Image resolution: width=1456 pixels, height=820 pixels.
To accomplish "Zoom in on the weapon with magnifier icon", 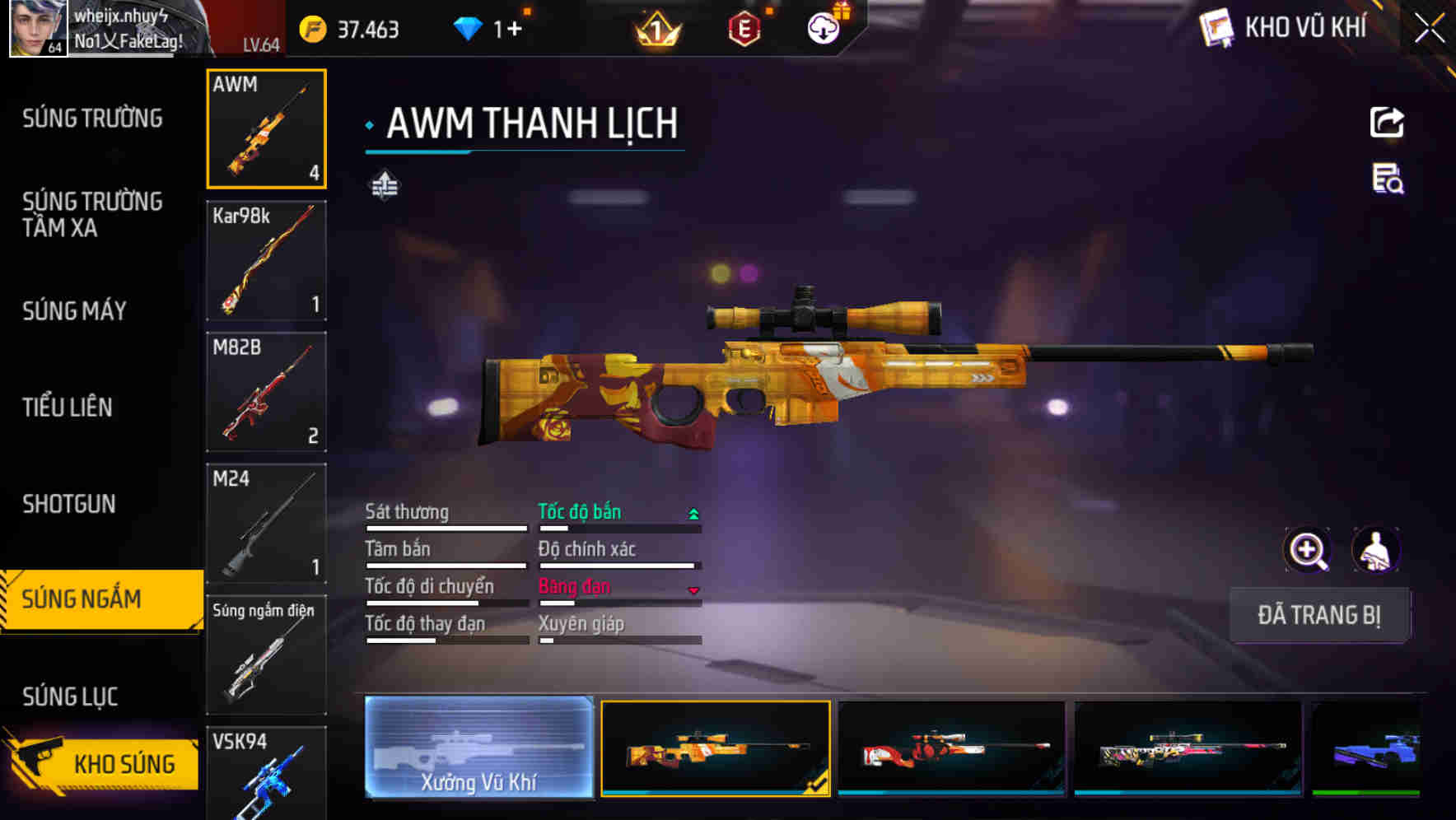I will coord(1308,550).
